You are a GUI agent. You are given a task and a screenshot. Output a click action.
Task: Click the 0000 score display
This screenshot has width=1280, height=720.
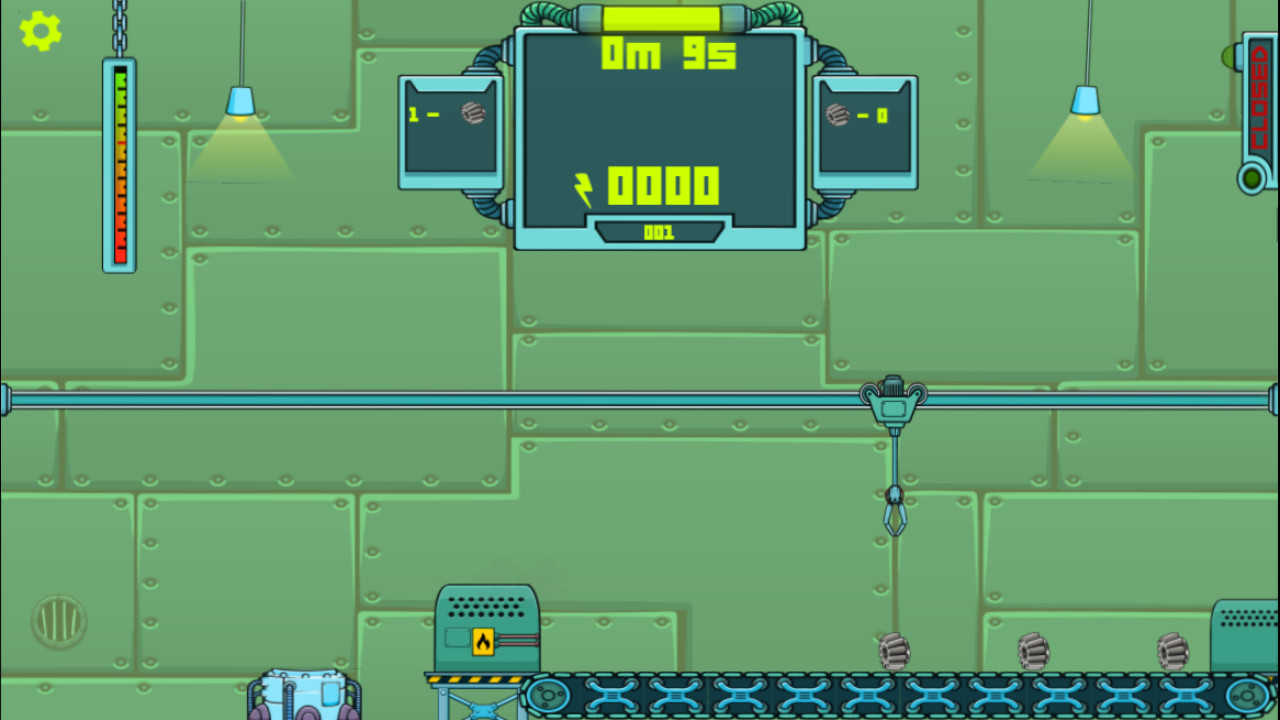663,185
